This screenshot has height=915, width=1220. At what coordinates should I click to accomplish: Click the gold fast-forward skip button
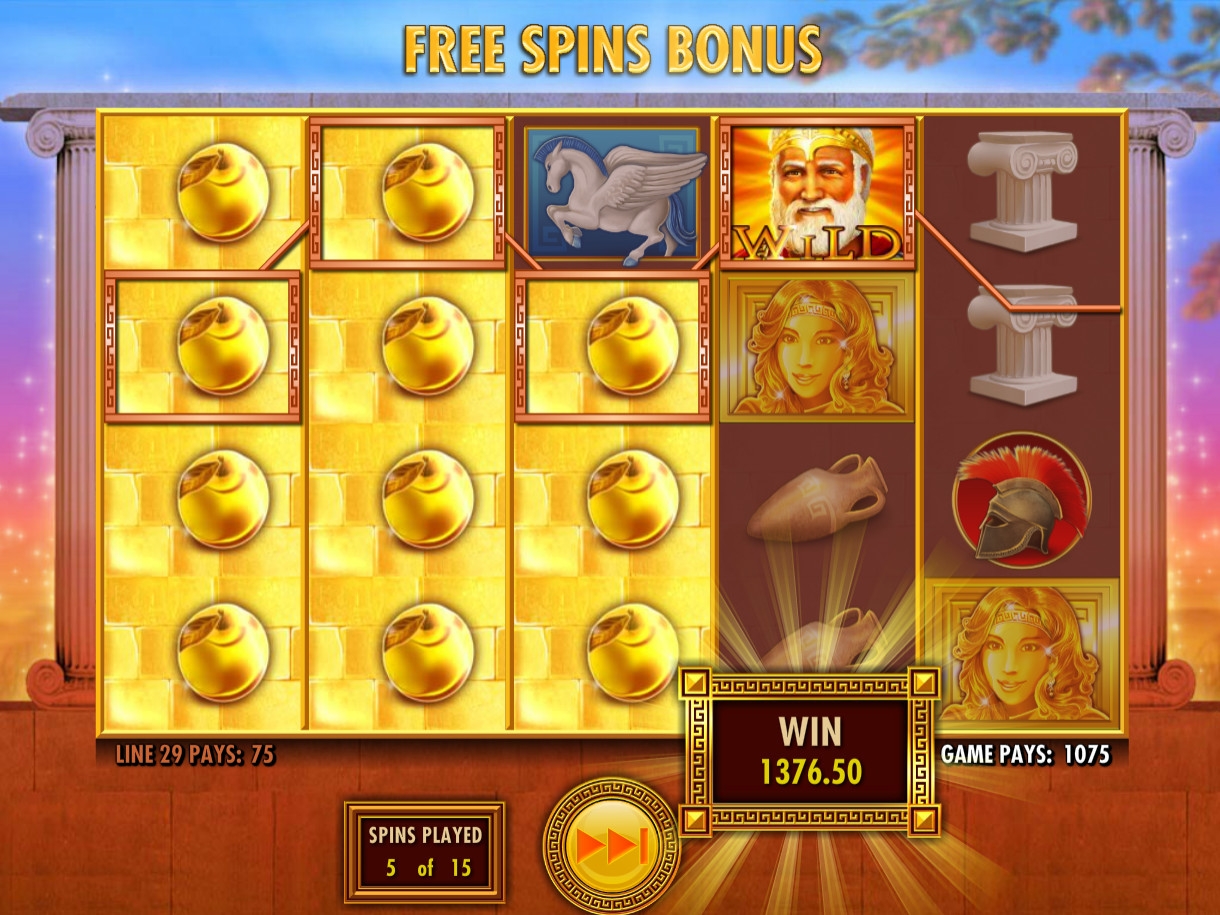pos(611,846)
